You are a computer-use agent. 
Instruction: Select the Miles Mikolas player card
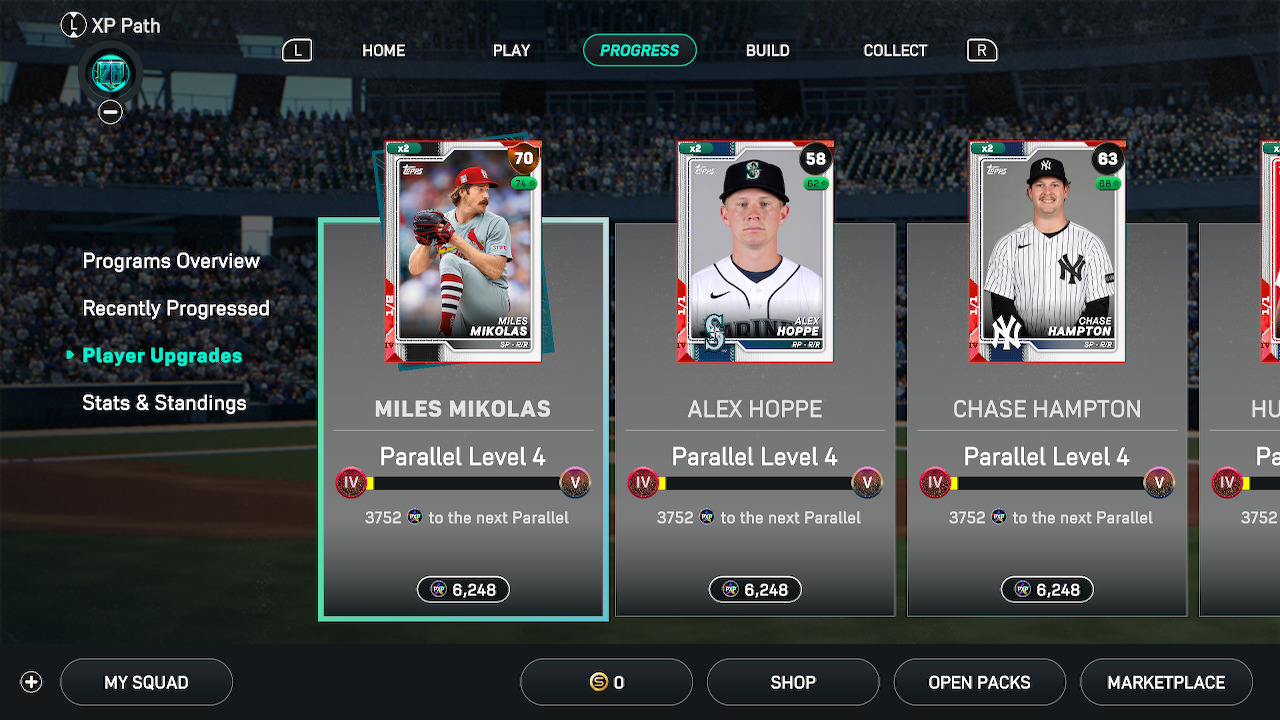coord(463,252)
